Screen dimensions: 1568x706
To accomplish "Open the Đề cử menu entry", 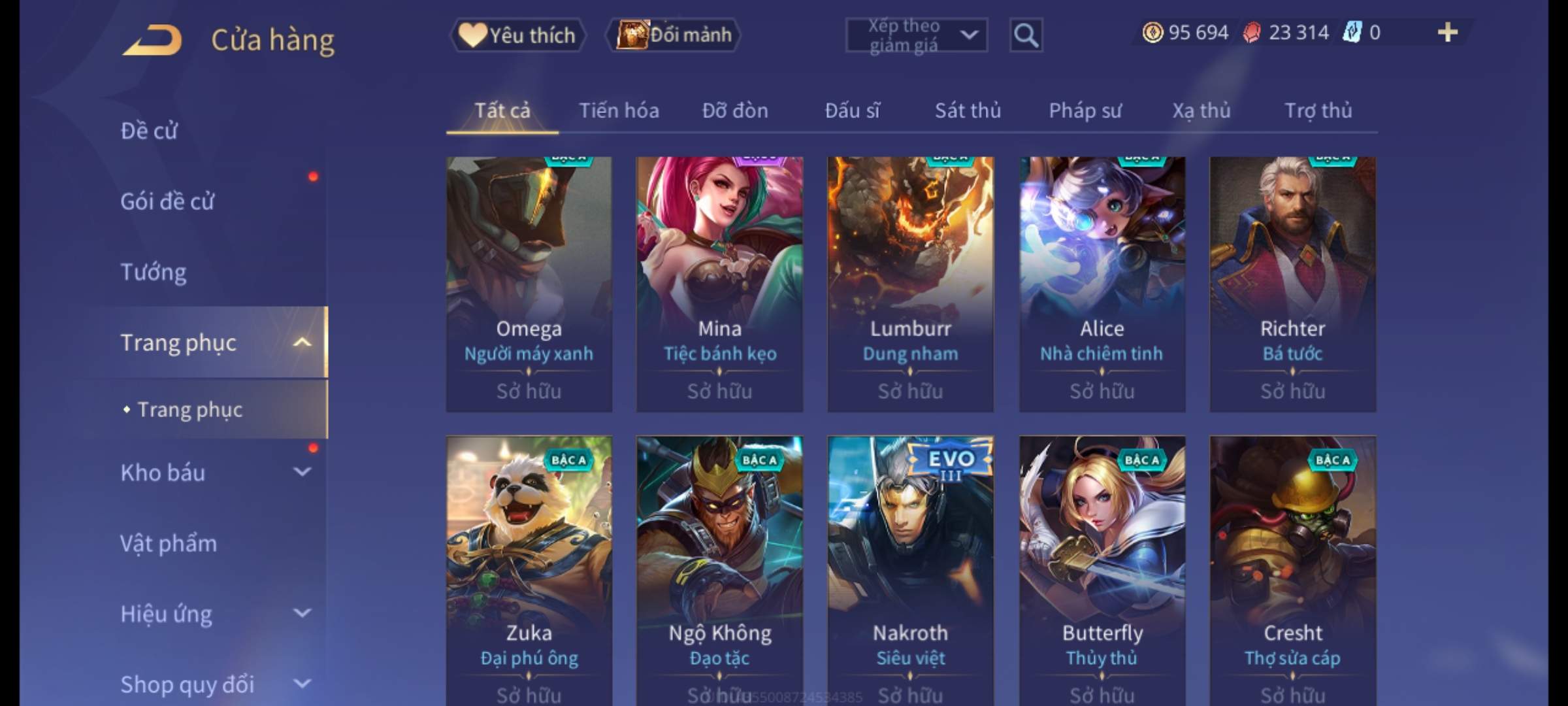I will [x=149, y=131].
